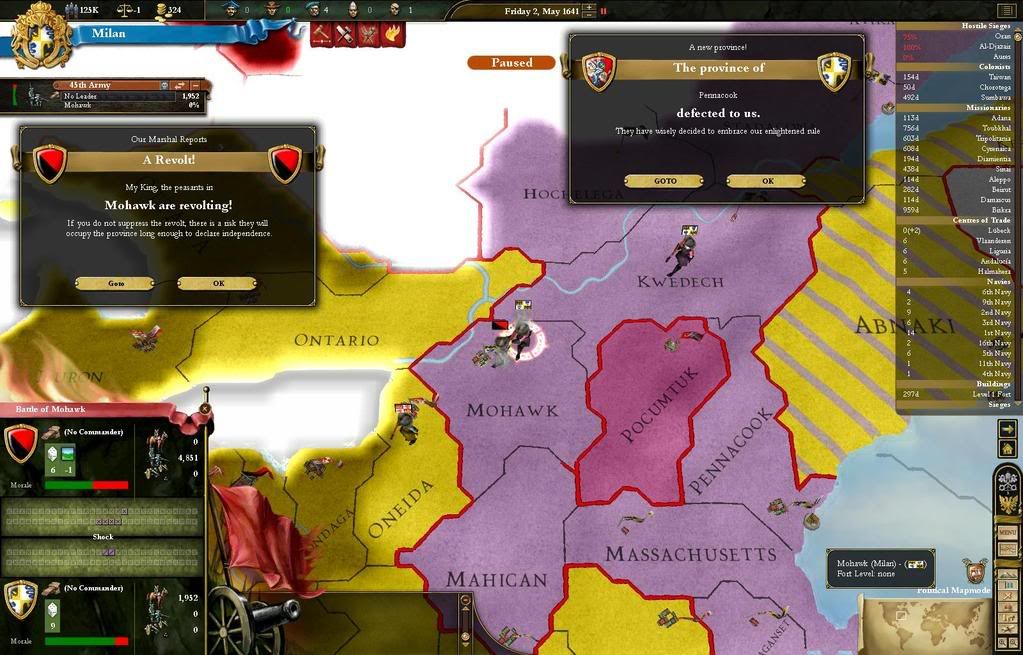Click the home icon button

pos(1007,448)
